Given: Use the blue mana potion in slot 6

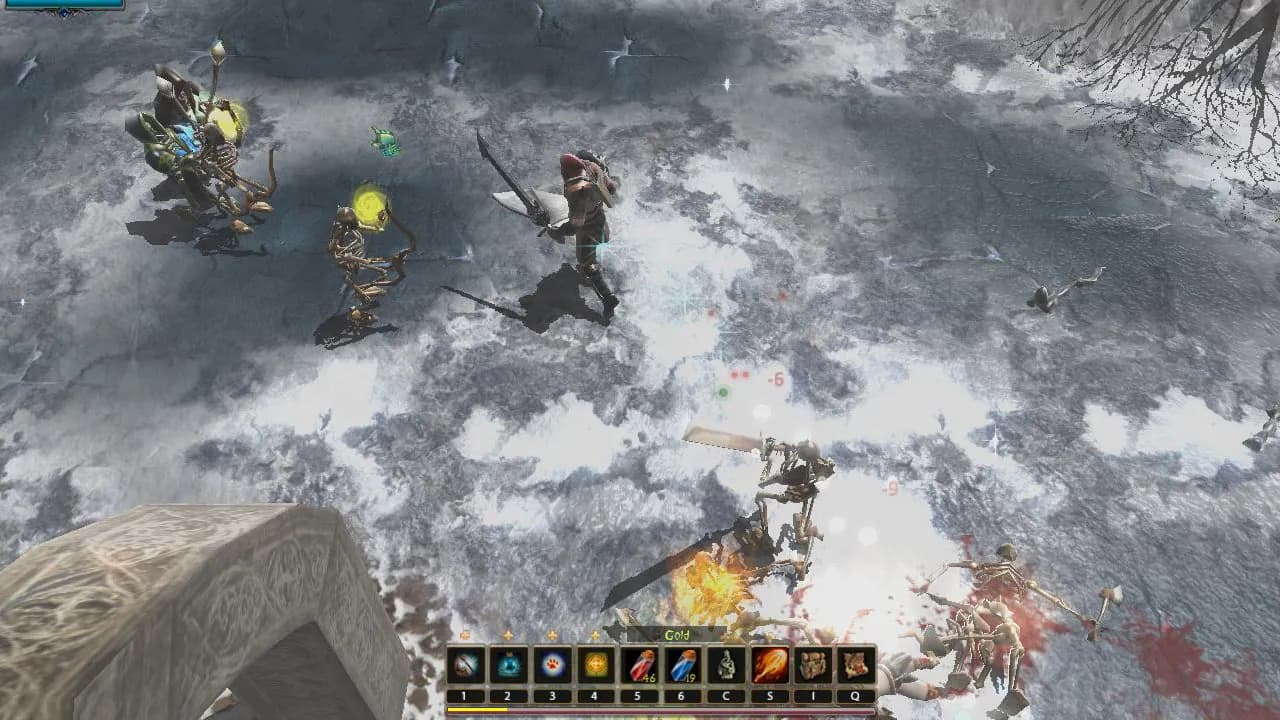Looking at the screenshot, I should click(x=680, y=665).
